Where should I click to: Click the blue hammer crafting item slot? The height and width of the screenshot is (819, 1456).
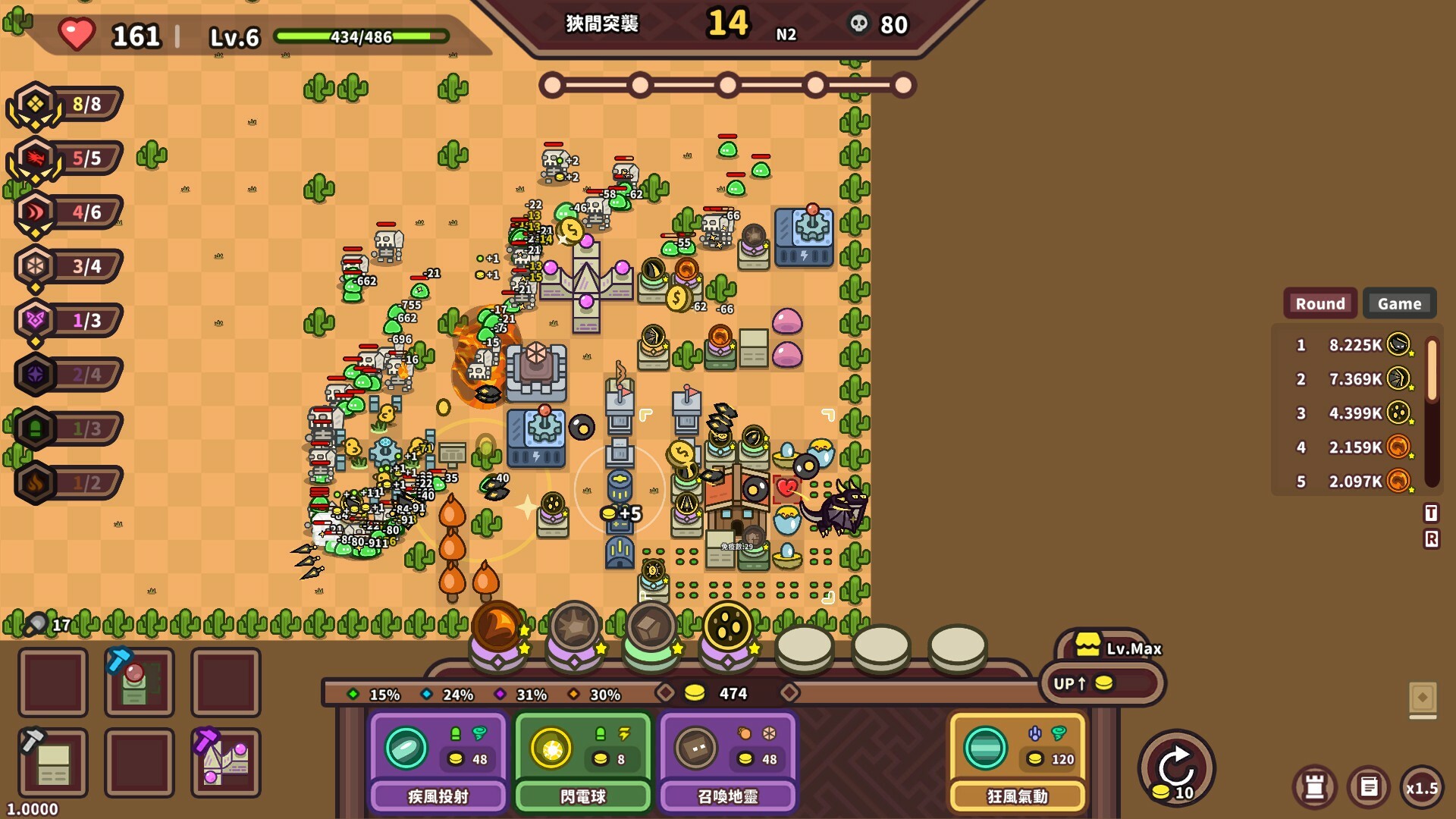tap(139, 682)
